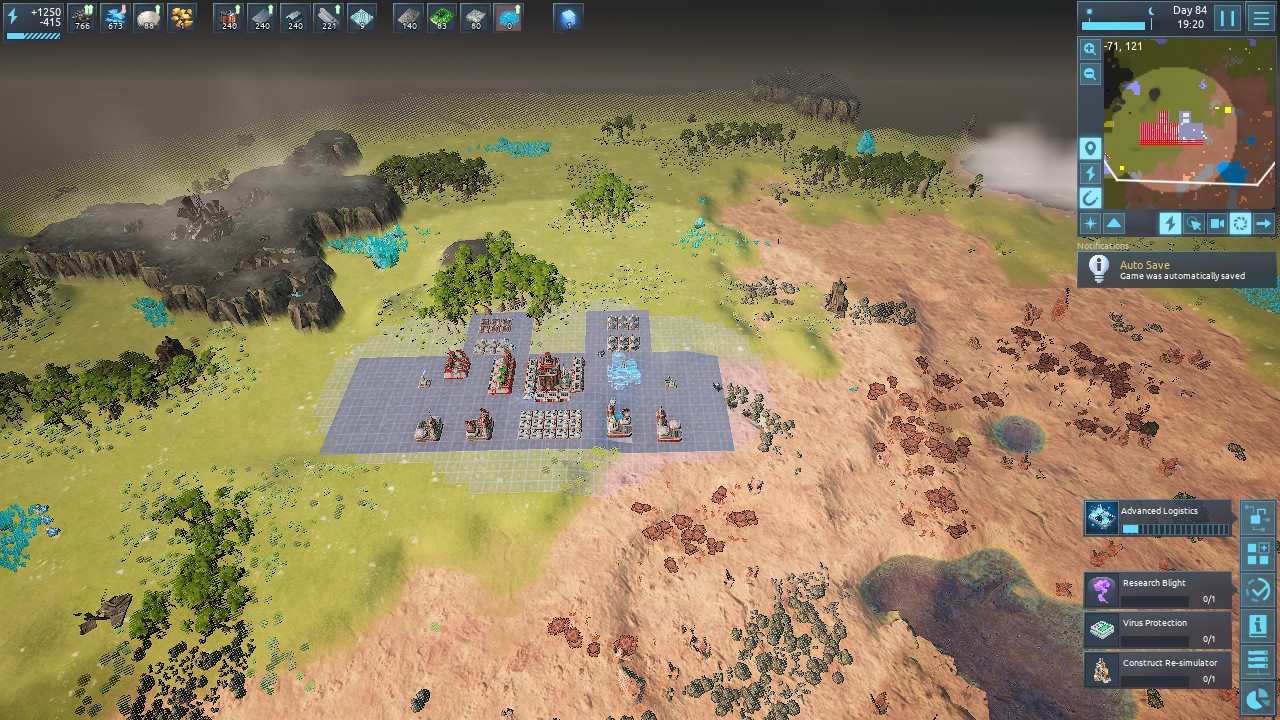Open the build menu grid button
The height and width of the screenshot is (720, 1280).
1257,553
